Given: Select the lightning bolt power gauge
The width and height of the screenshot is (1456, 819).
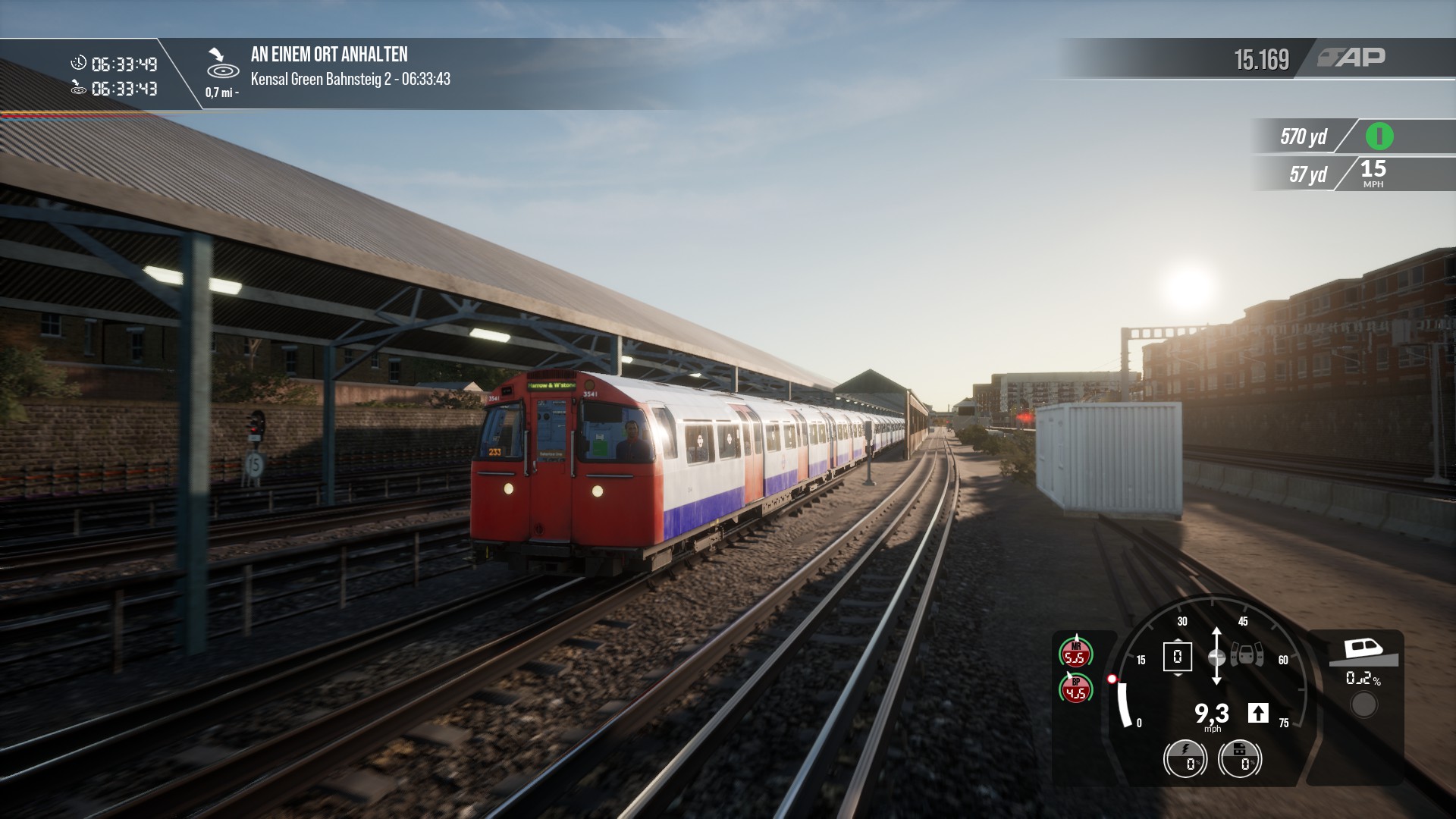Looking at the screenshot, I should 1185,758.
